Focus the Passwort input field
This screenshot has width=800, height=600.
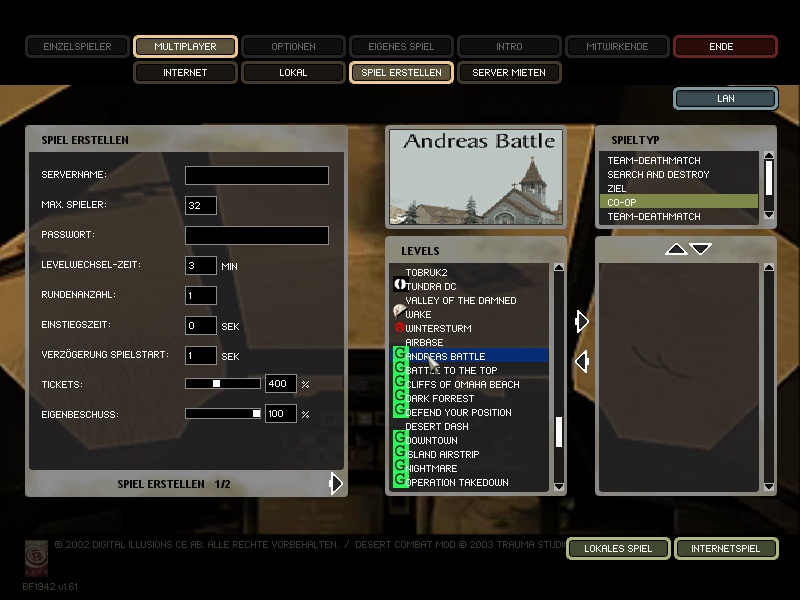tap(257, 235)
